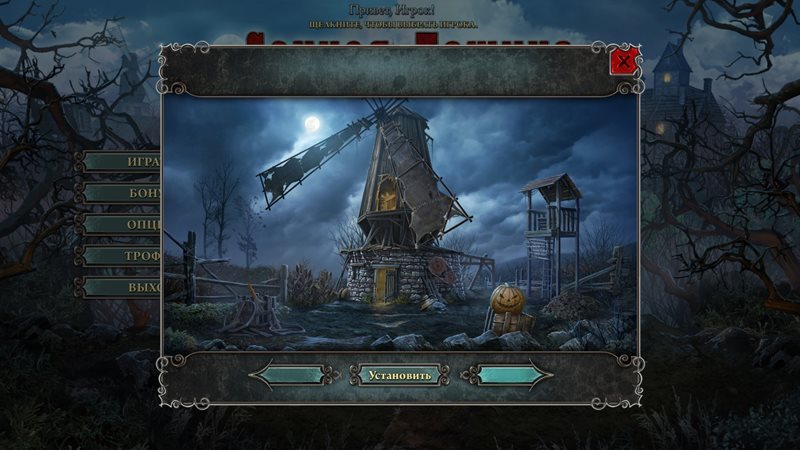800x450 pixels.
Task: Open the Трофеи menu entry
Action: [x=122, y=256]
